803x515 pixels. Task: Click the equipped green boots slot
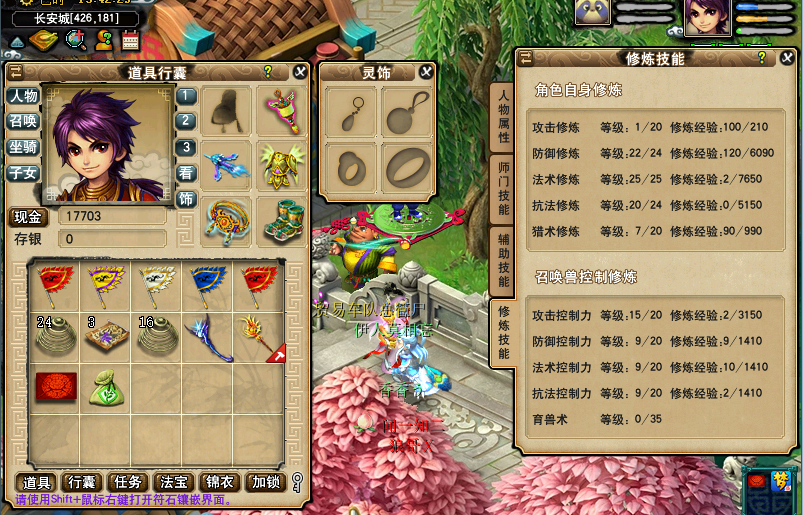(x=283, y=220)
